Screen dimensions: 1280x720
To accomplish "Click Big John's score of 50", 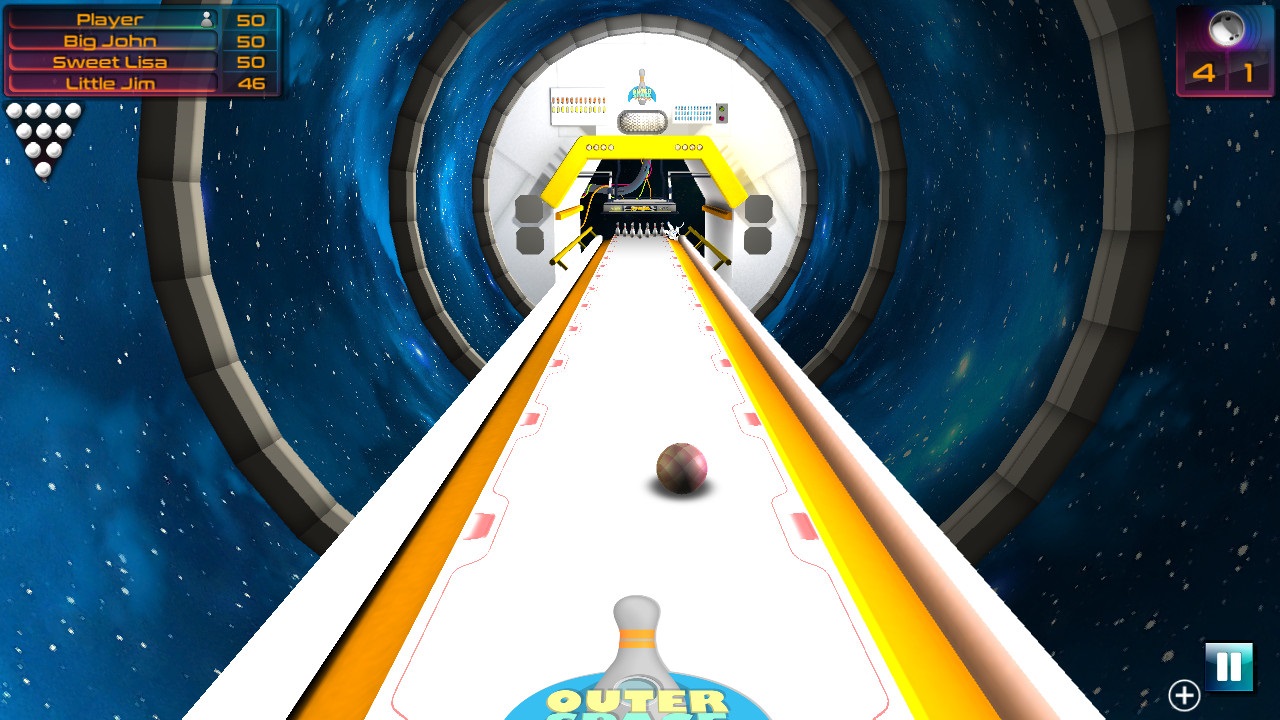I will (x=250, y=40).
